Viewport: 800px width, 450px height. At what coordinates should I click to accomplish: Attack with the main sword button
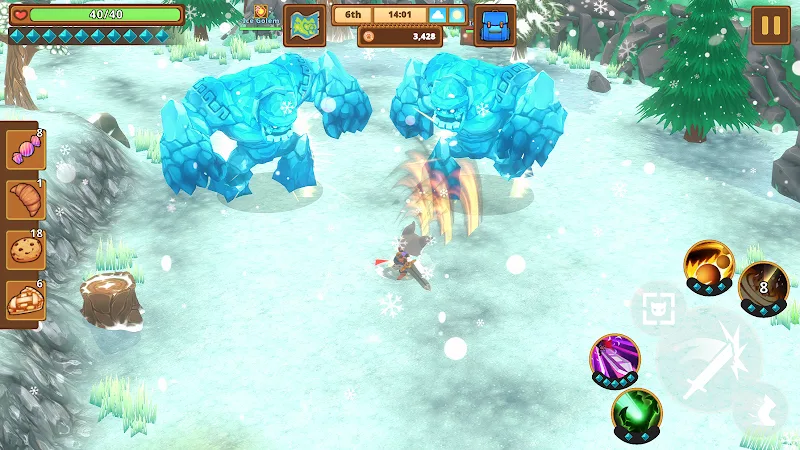click(710, 360)
